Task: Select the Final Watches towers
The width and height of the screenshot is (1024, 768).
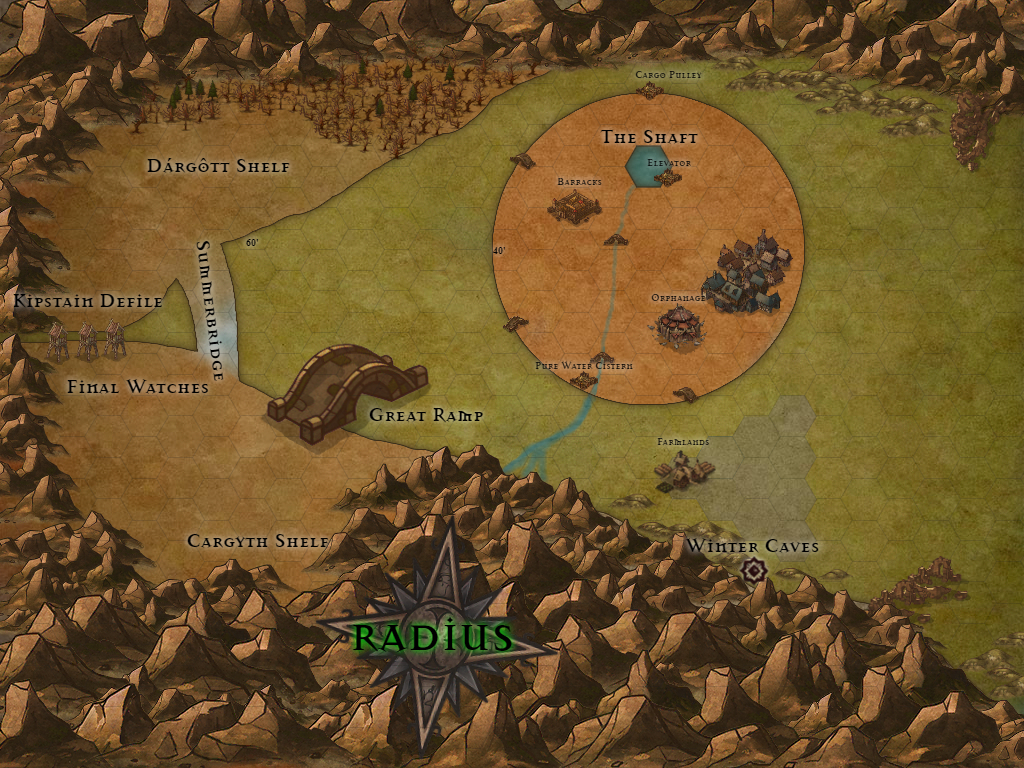Action: [88, 340]
